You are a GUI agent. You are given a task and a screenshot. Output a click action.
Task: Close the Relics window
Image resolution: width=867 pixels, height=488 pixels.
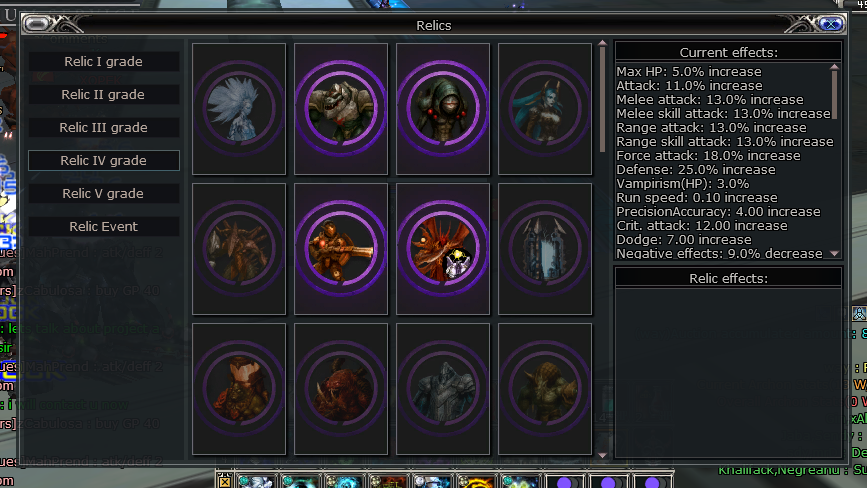[829, 24]
